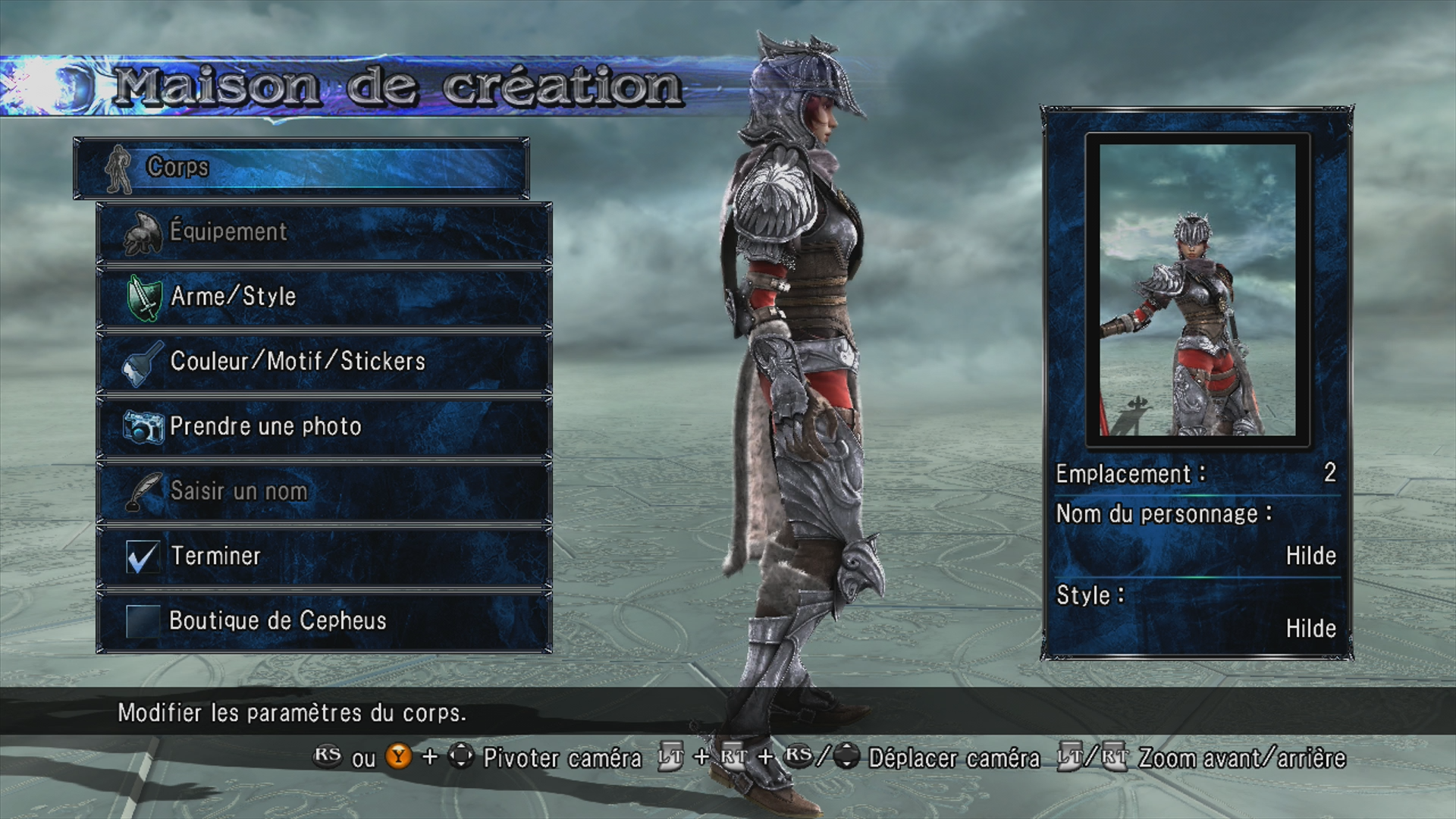Select the Équipement menu entry
Image resolution: width=1456 pixels, height=819 pixels.
(324, 232)
